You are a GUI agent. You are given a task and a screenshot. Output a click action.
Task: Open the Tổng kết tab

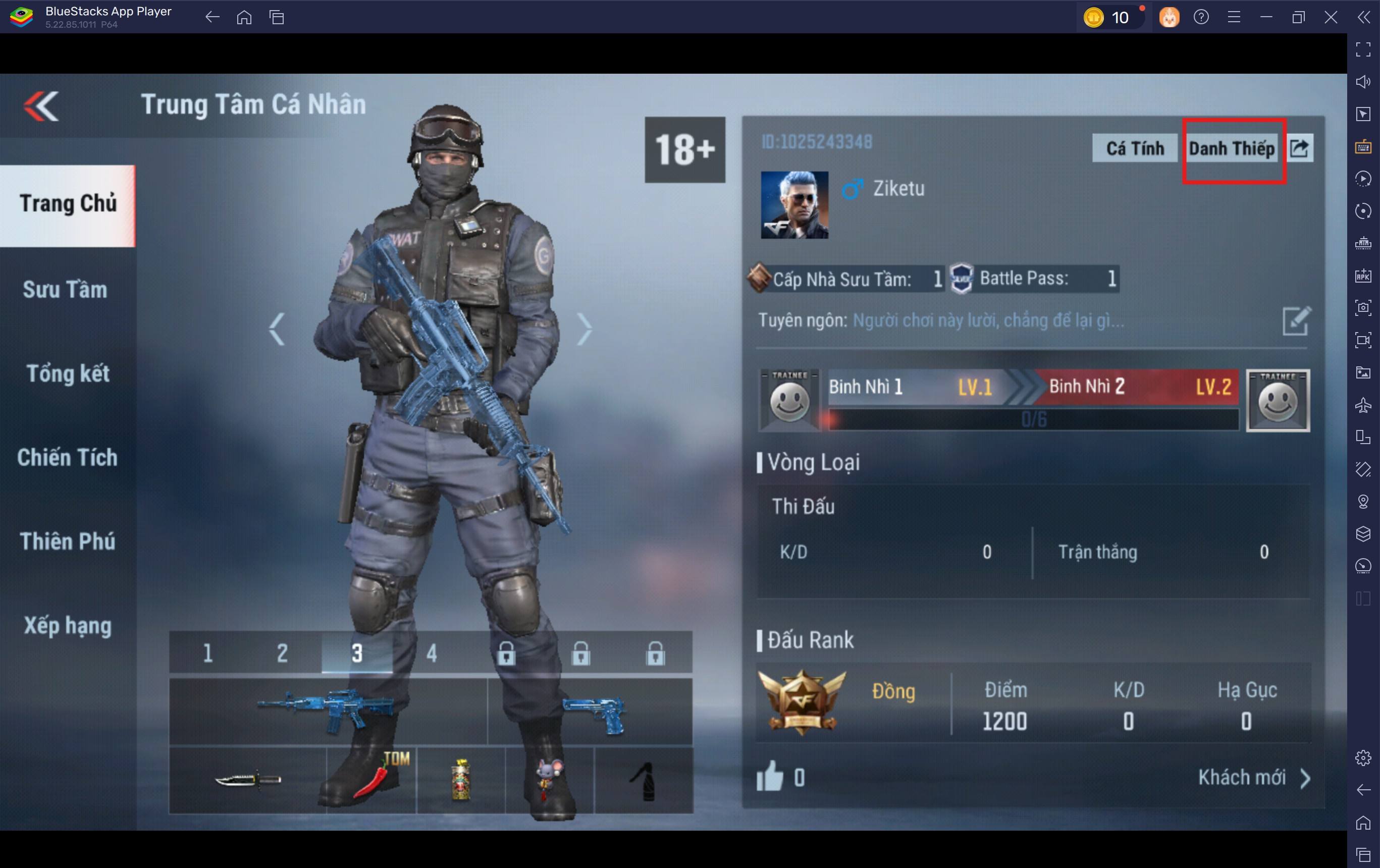[x=68, y=373]
